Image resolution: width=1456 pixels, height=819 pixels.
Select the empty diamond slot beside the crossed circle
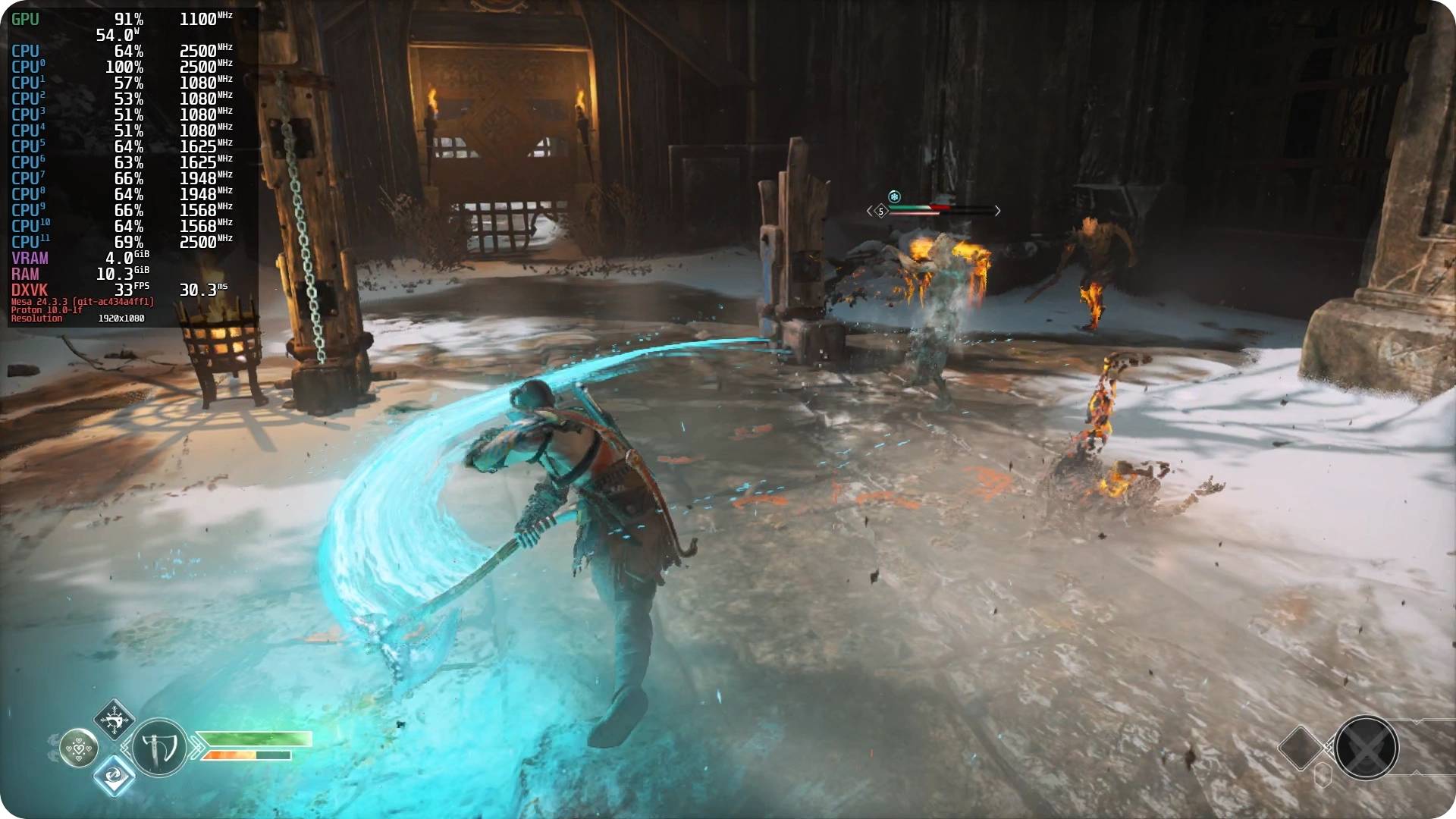1301,748
